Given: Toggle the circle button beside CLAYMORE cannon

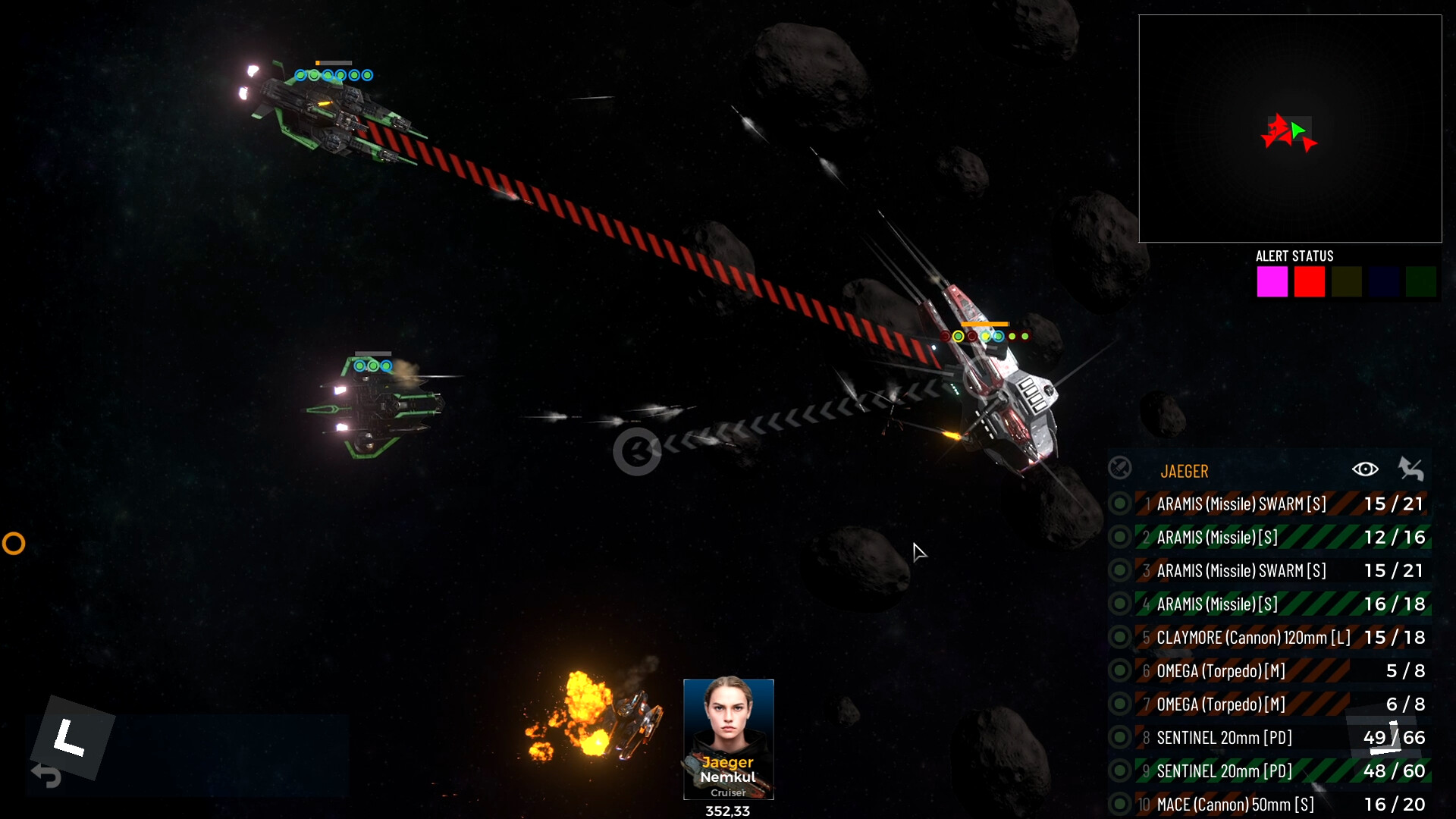Looking at the screenshot, I should (x=1119, y=638).
